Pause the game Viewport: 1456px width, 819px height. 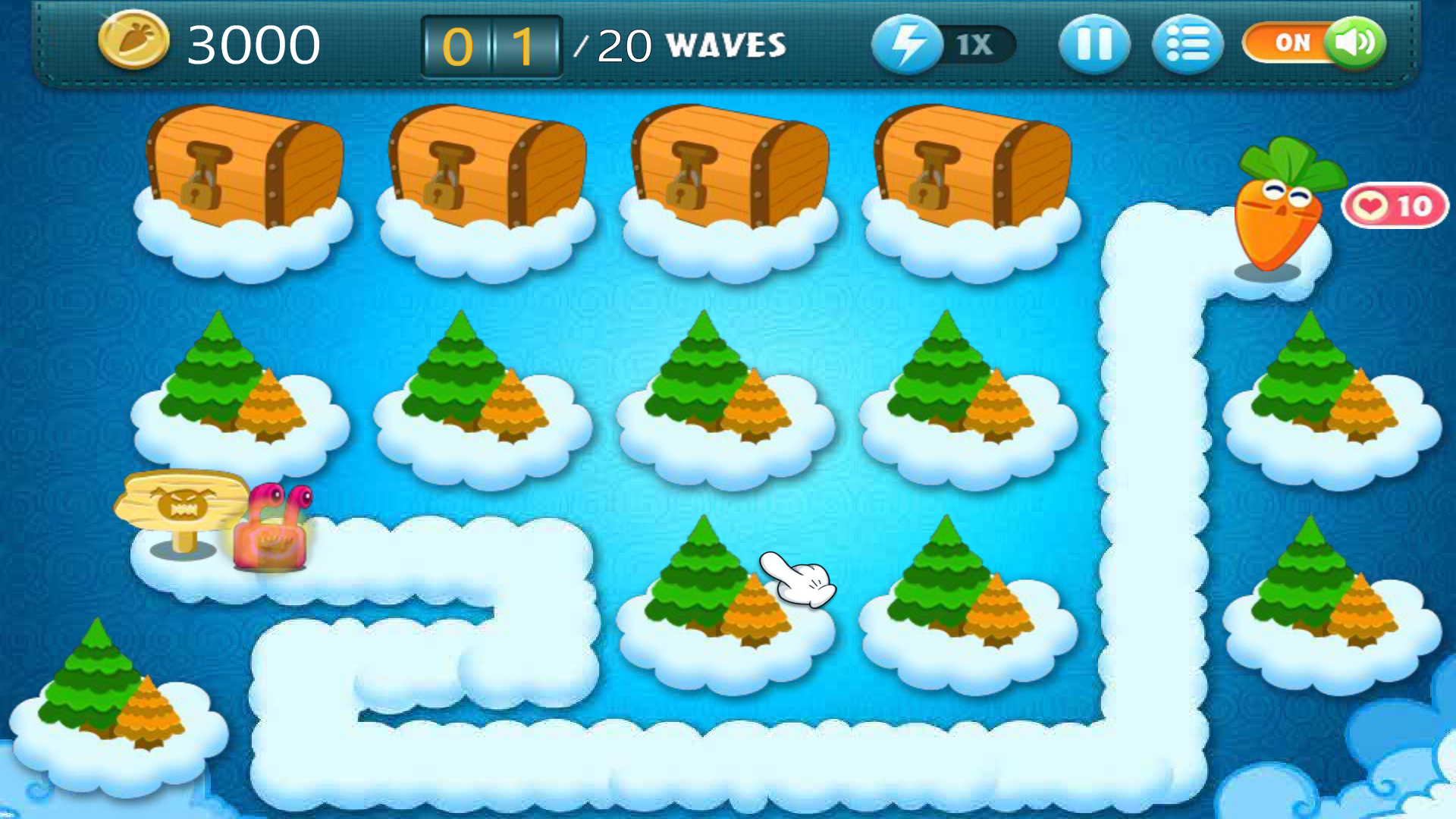(1094, 45)
